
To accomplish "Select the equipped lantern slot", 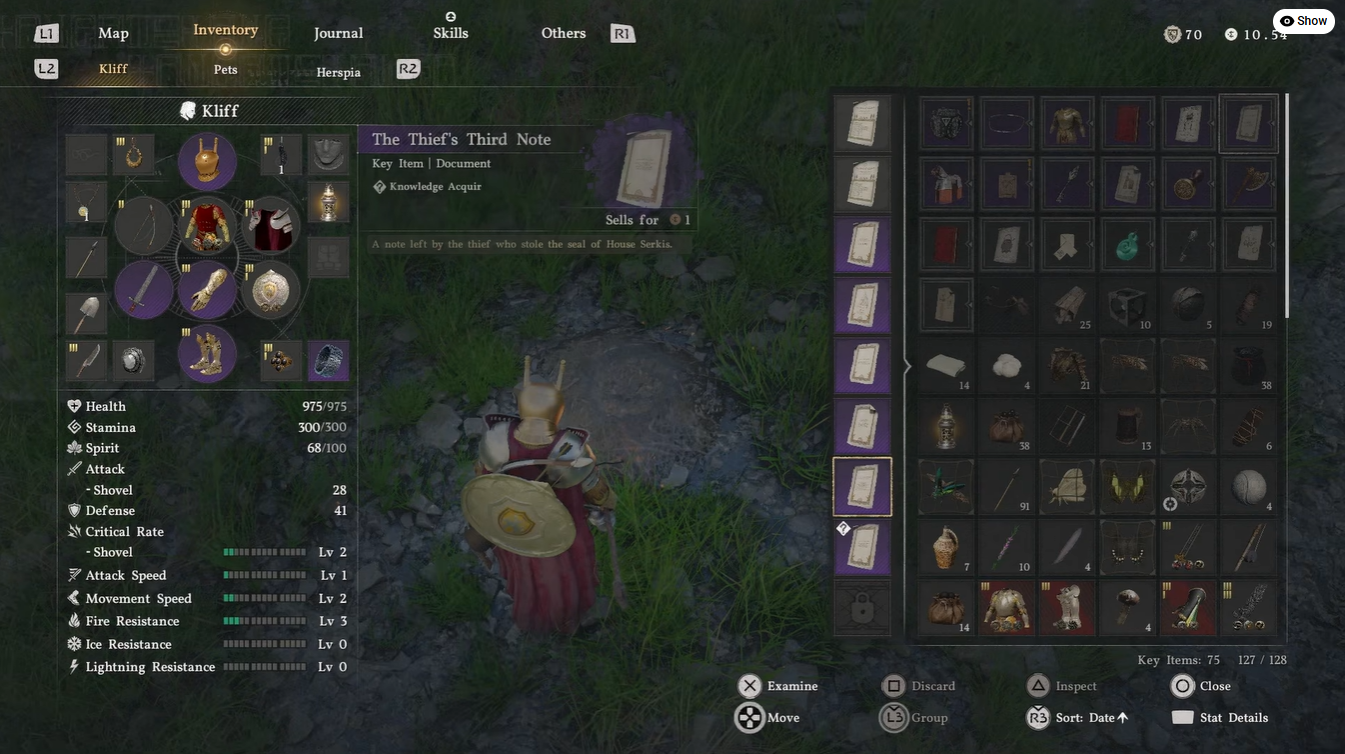I will [x=328, y=201].
